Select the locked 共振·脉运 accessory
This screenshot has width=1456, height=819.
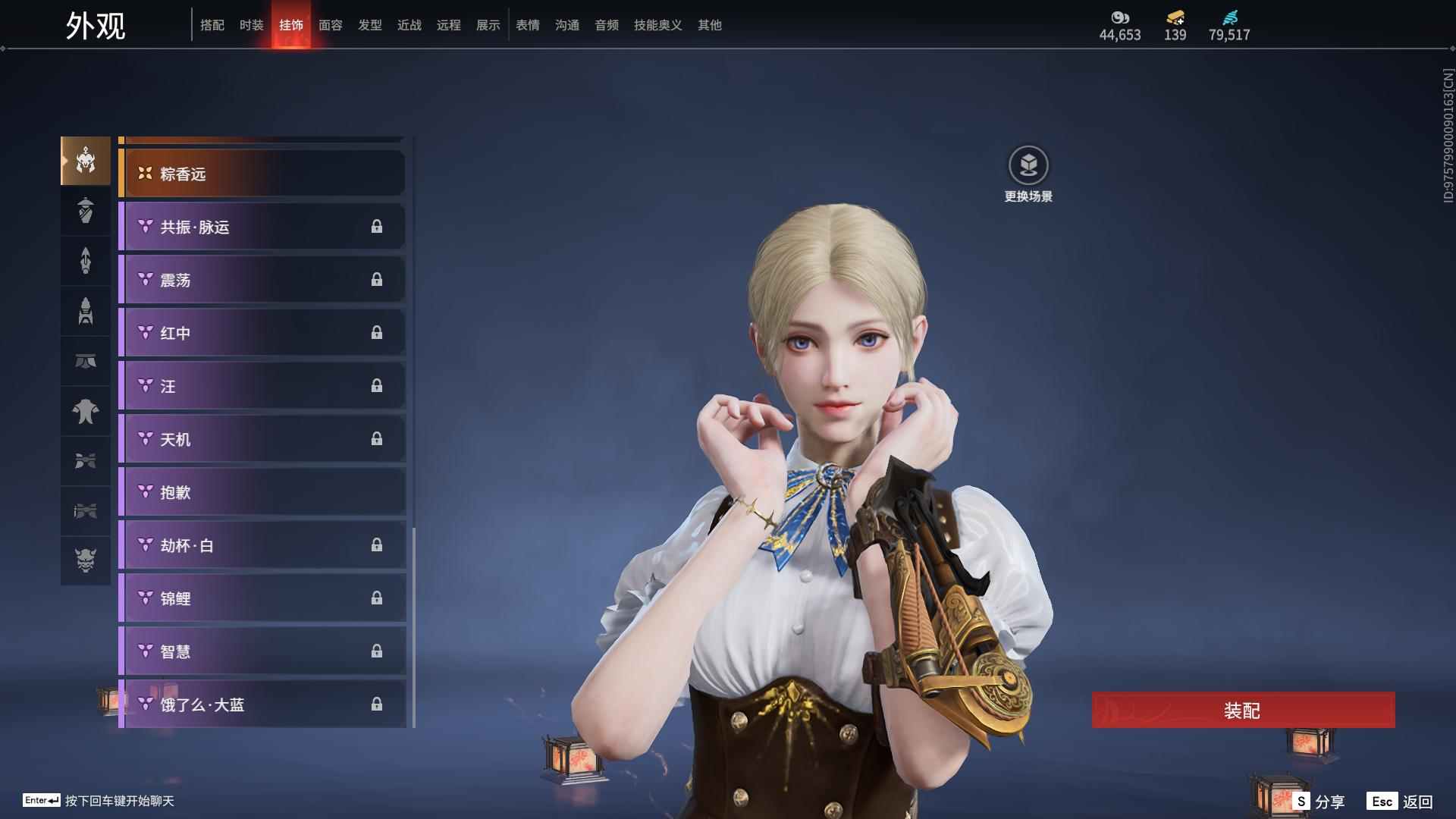pyautogui.click(x=262, y=227)
